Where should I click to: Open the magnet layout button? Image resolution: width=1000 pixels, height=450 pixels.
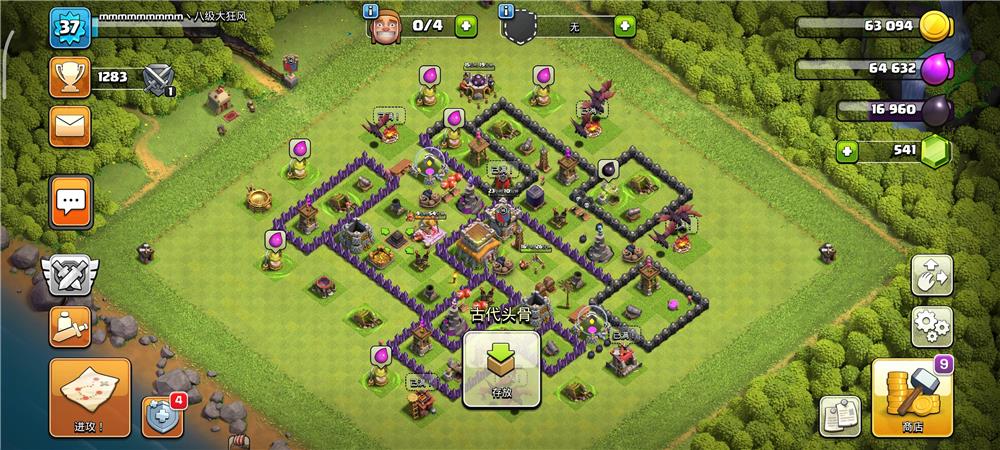[931, 275]
